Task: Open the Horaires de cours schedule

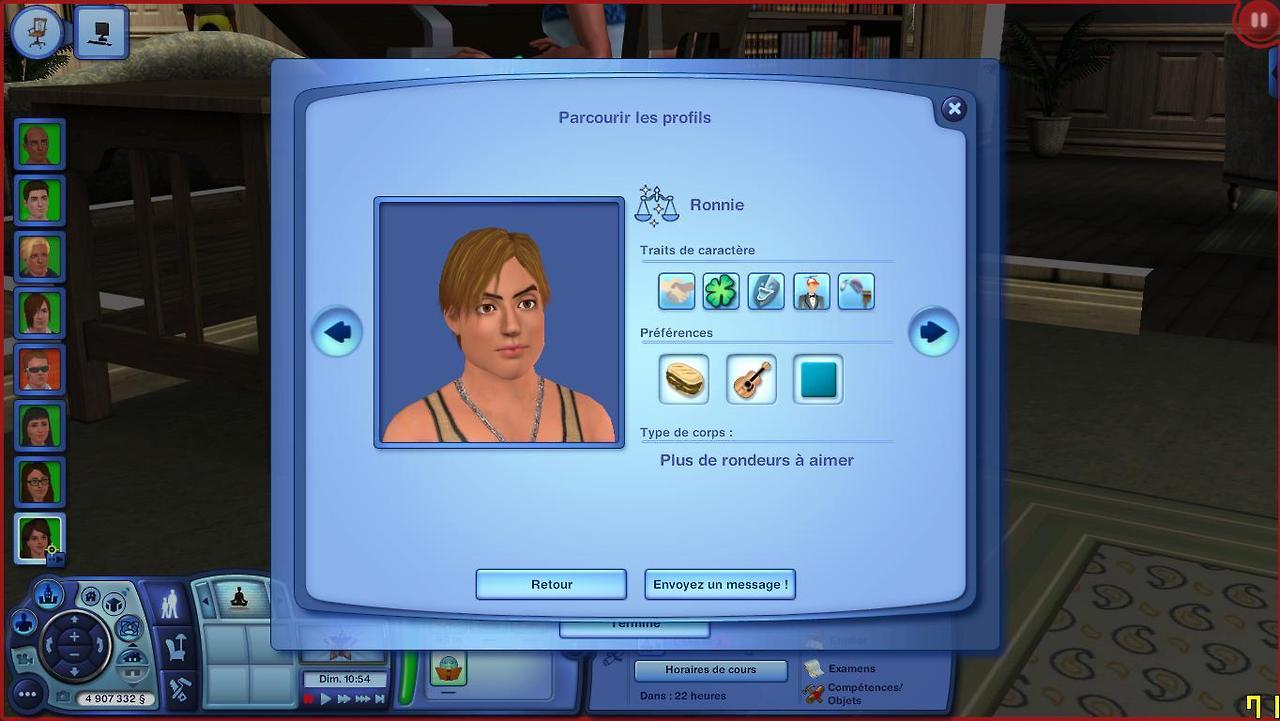Action: click(x=710, y=670)
